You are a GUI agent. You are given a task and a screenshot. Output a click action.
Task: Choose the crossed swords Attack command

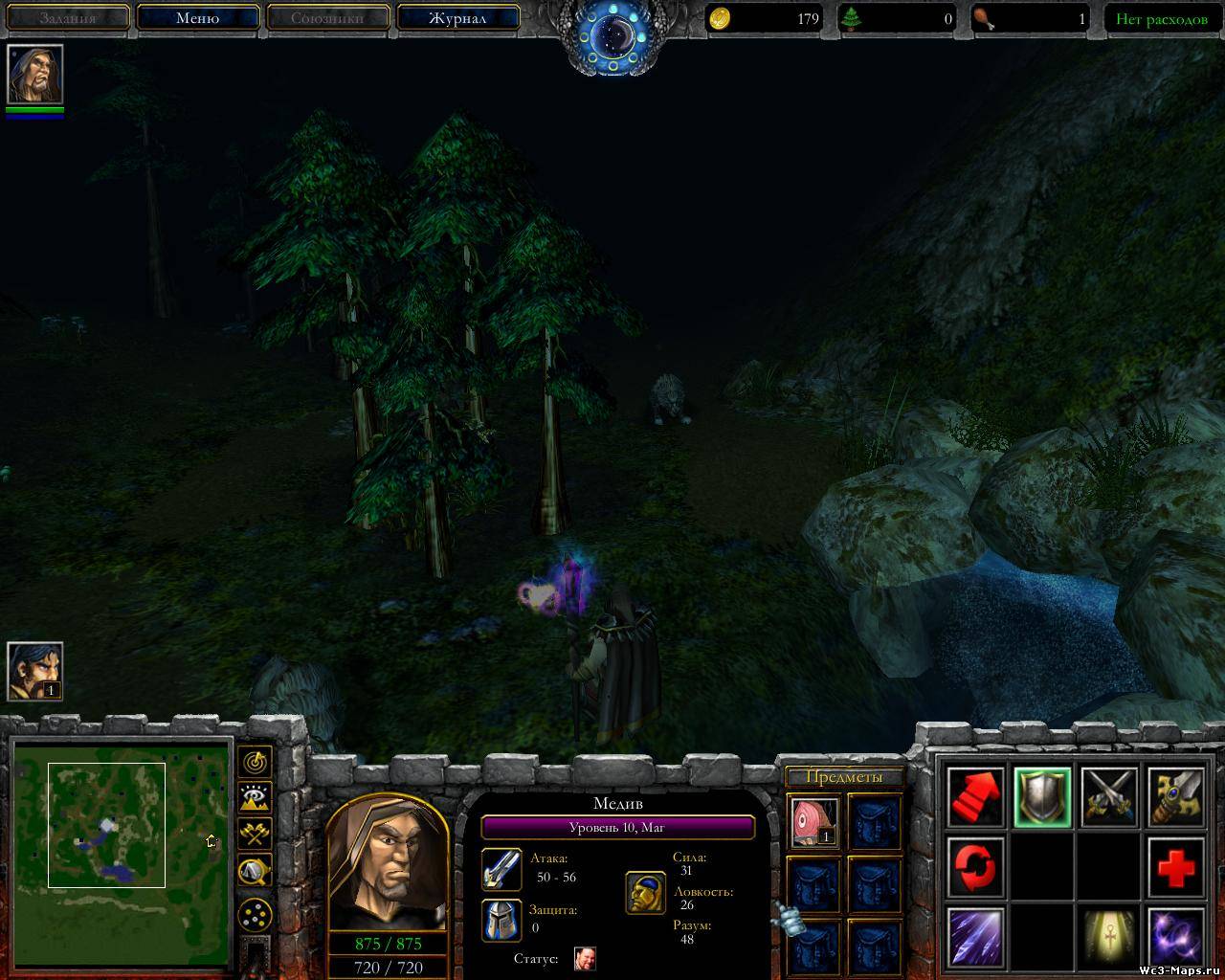[x=1109, y=796]
